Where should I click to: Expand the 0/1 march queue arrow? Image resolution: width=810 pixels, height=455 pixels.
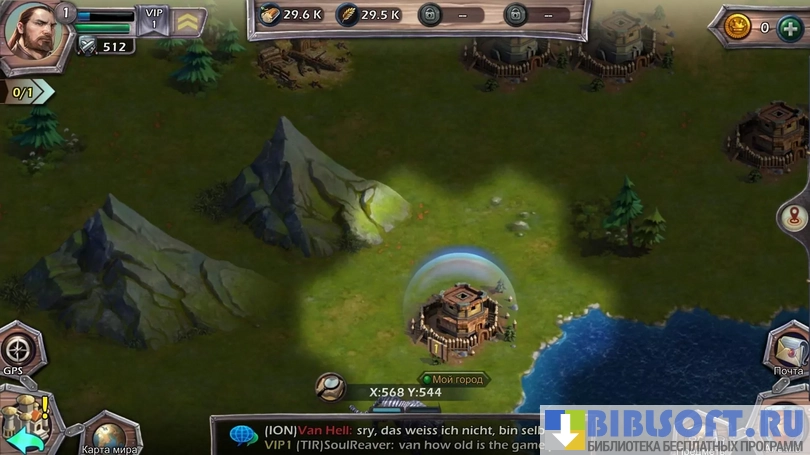point(28,92)
